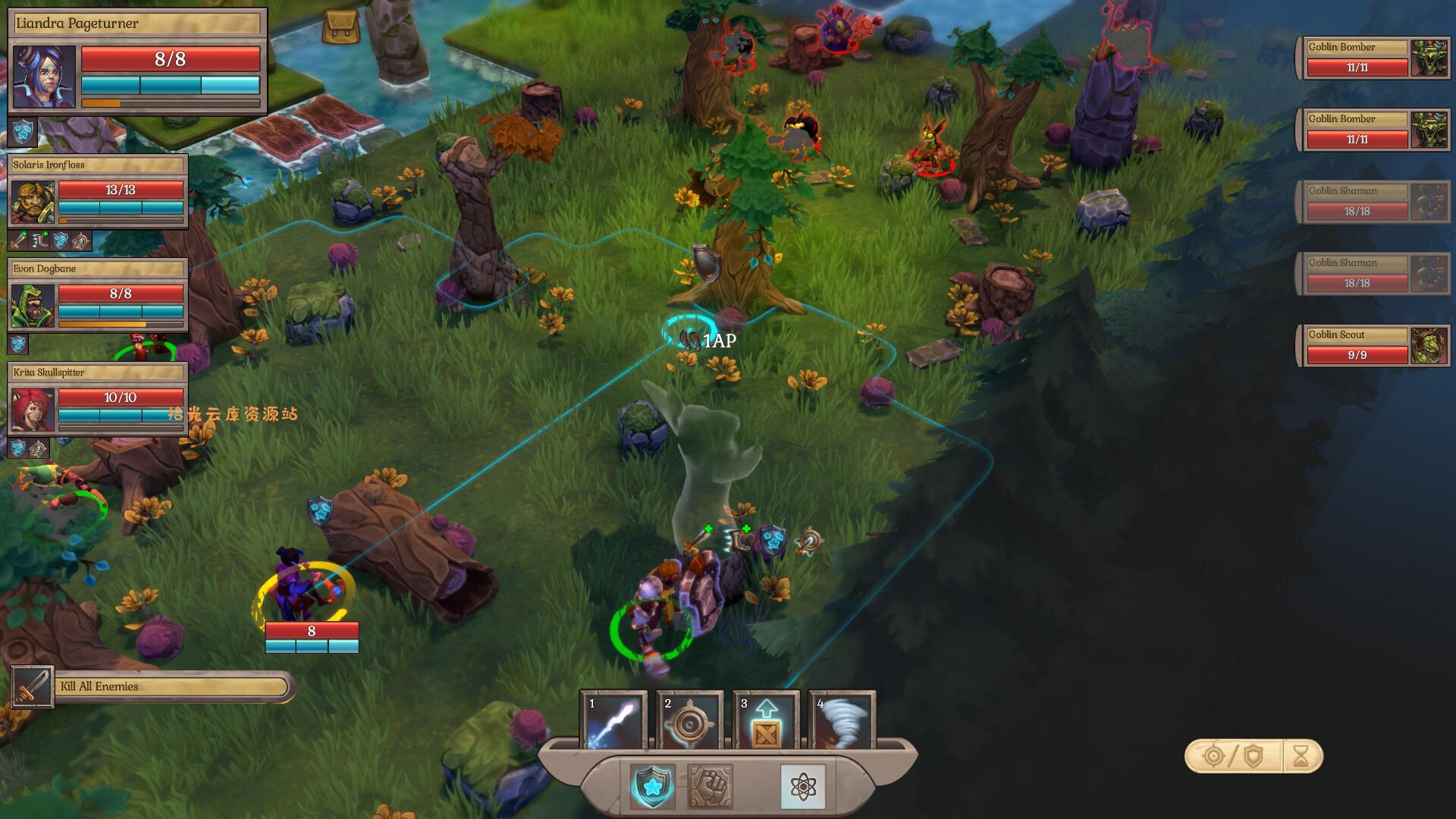Use the crate lift ability in slot 3
1456x819 pixels.
tap(765, 720)
